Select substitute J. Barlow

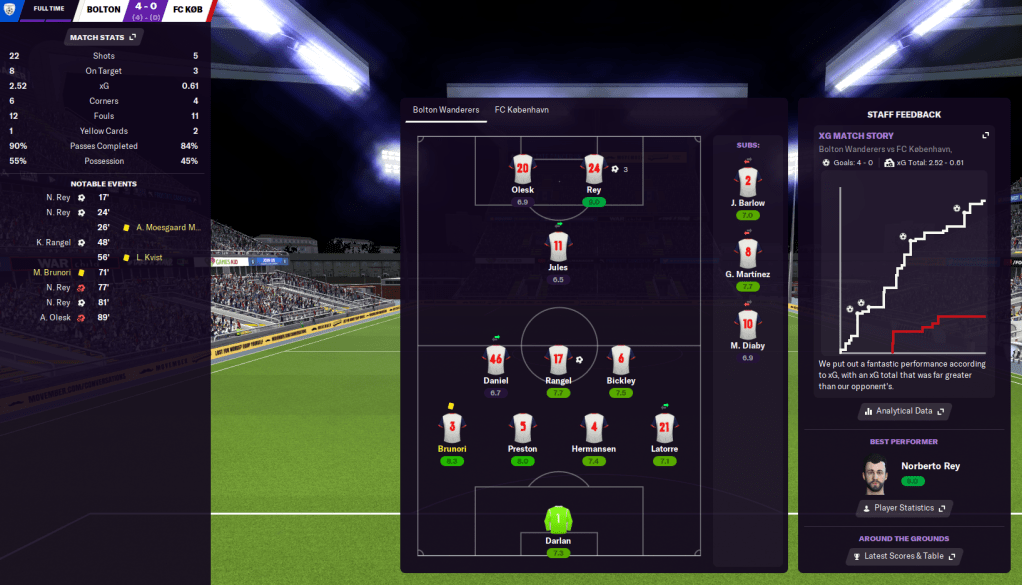(x=747, y=182)
